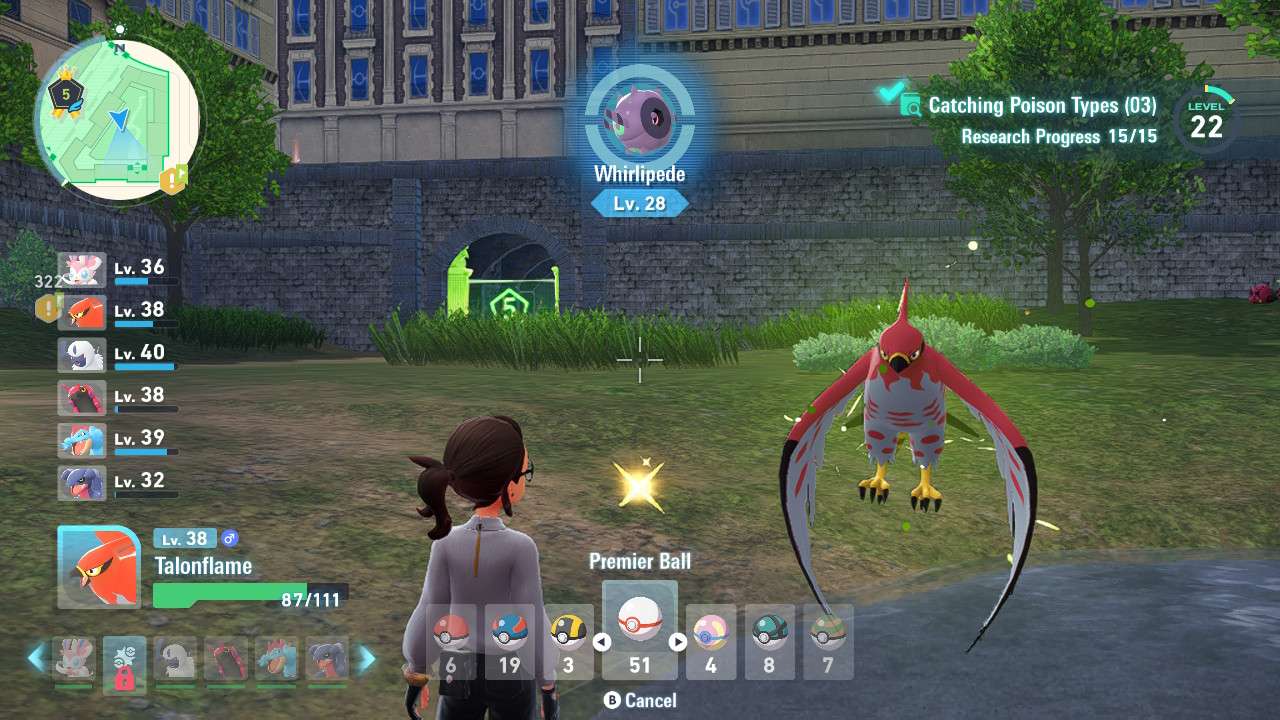This screenshot has height=720, width=1280.
Task: Click the cyan left arrow on the party bar
Action: 37,657
